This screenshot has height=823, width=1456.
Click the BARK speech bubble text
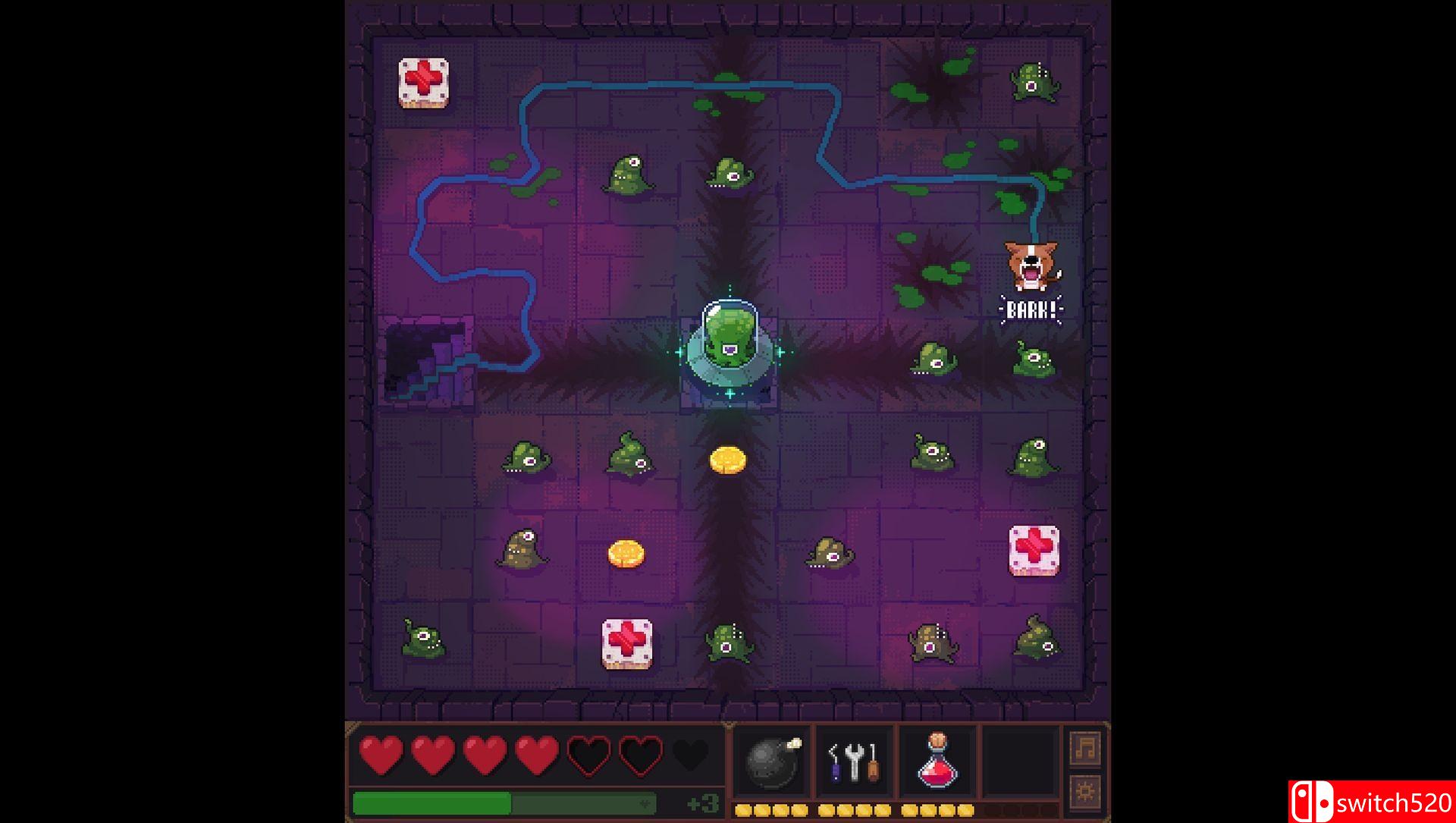click(x=1031, y=309)
